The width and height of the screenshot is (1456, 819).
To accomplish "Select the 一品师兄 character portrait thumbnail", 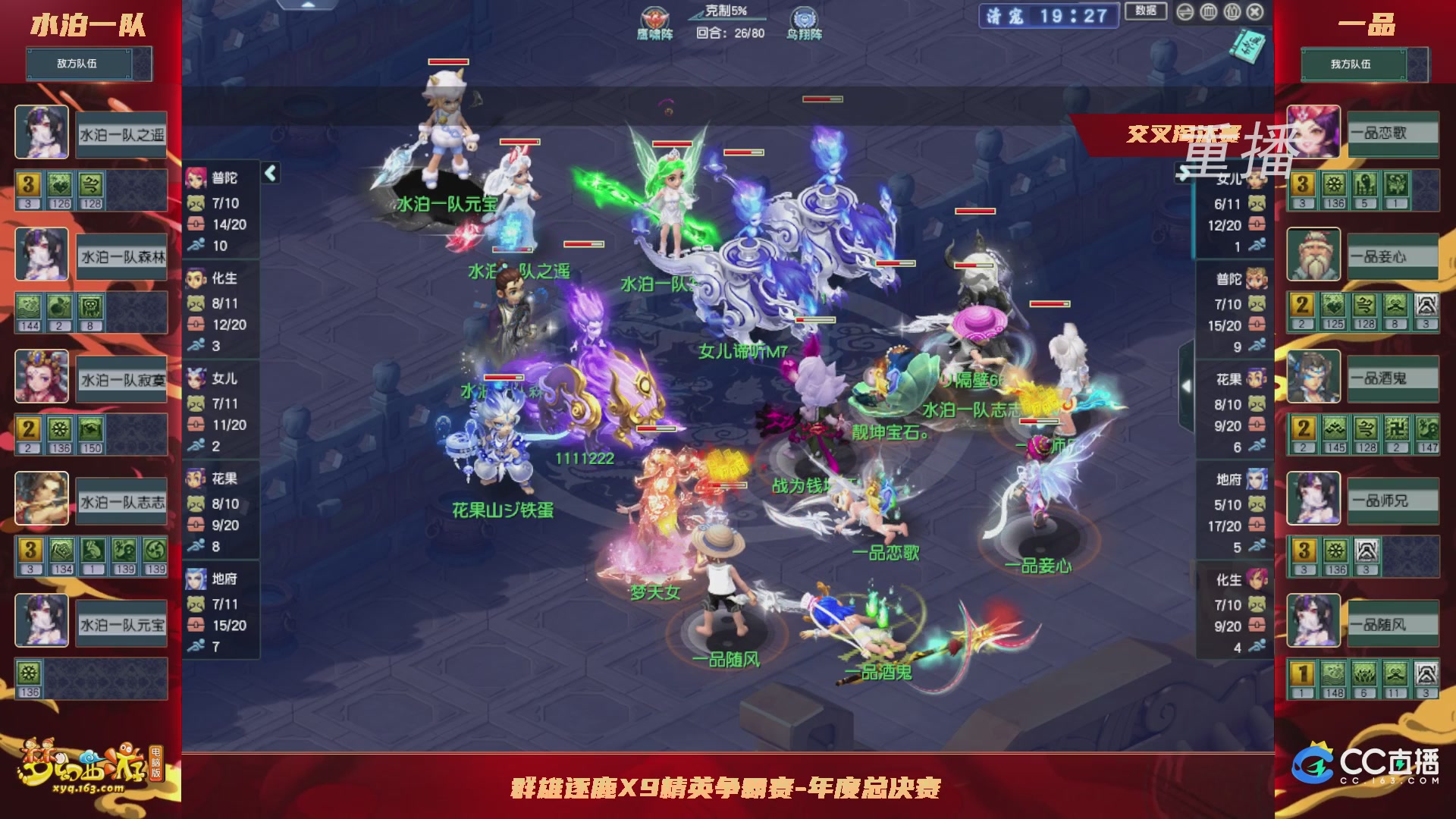I will point(1313,498).
